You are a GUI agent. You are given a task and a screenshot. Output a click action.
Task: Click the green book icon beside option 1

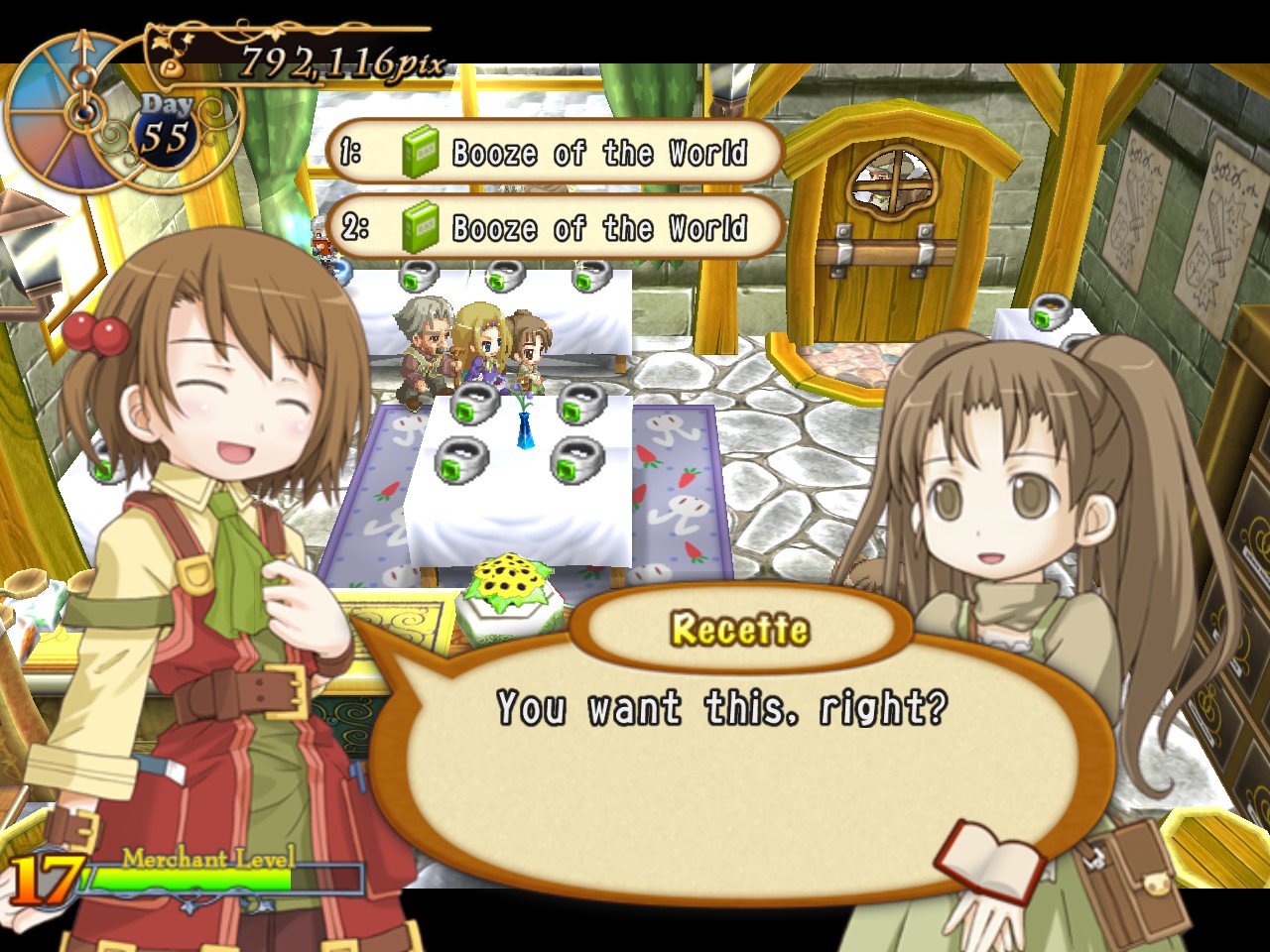tap(422, 152)
